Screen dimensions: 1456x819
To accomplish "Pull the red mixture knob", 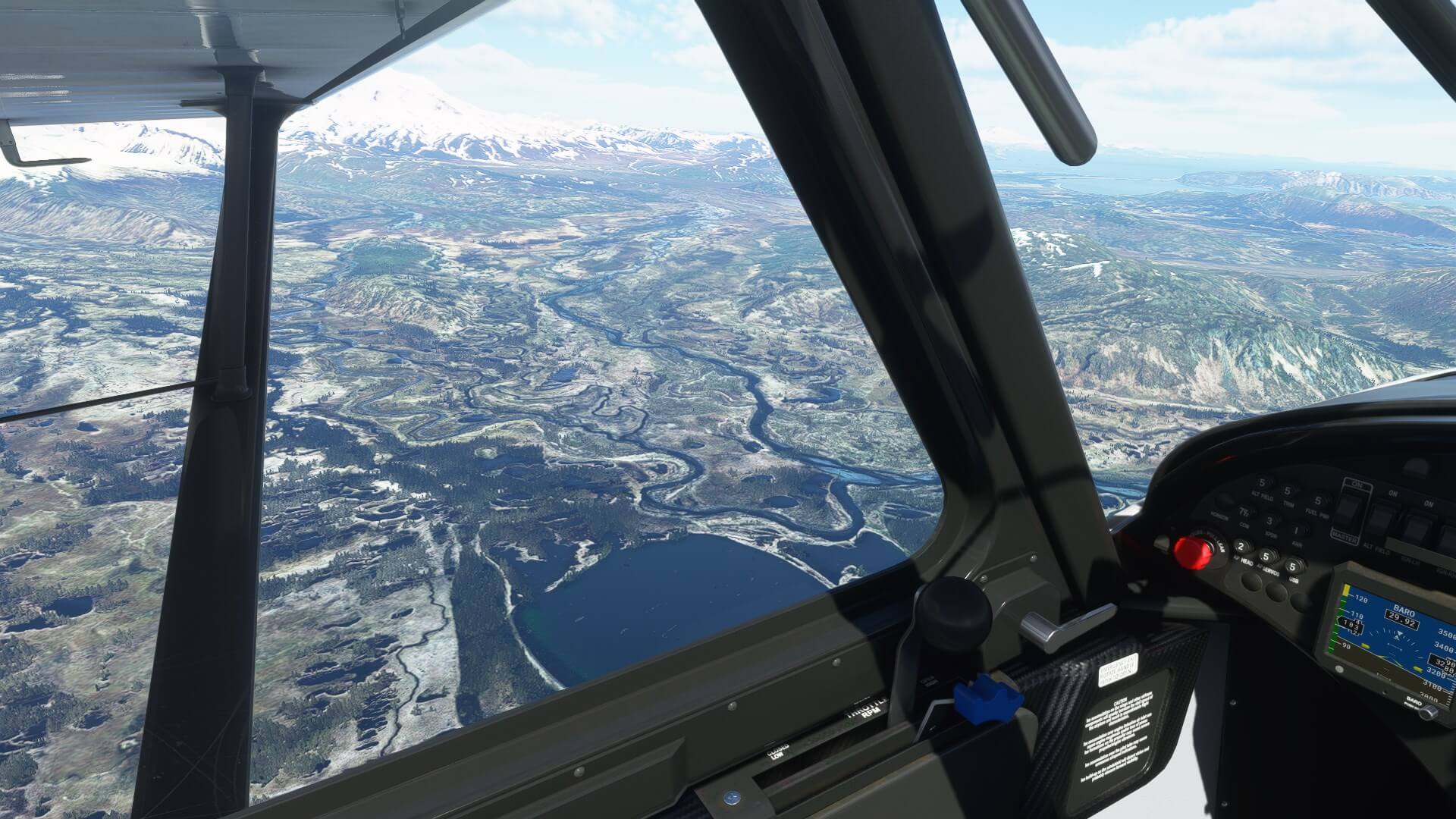I will (x=1191, y=551).
